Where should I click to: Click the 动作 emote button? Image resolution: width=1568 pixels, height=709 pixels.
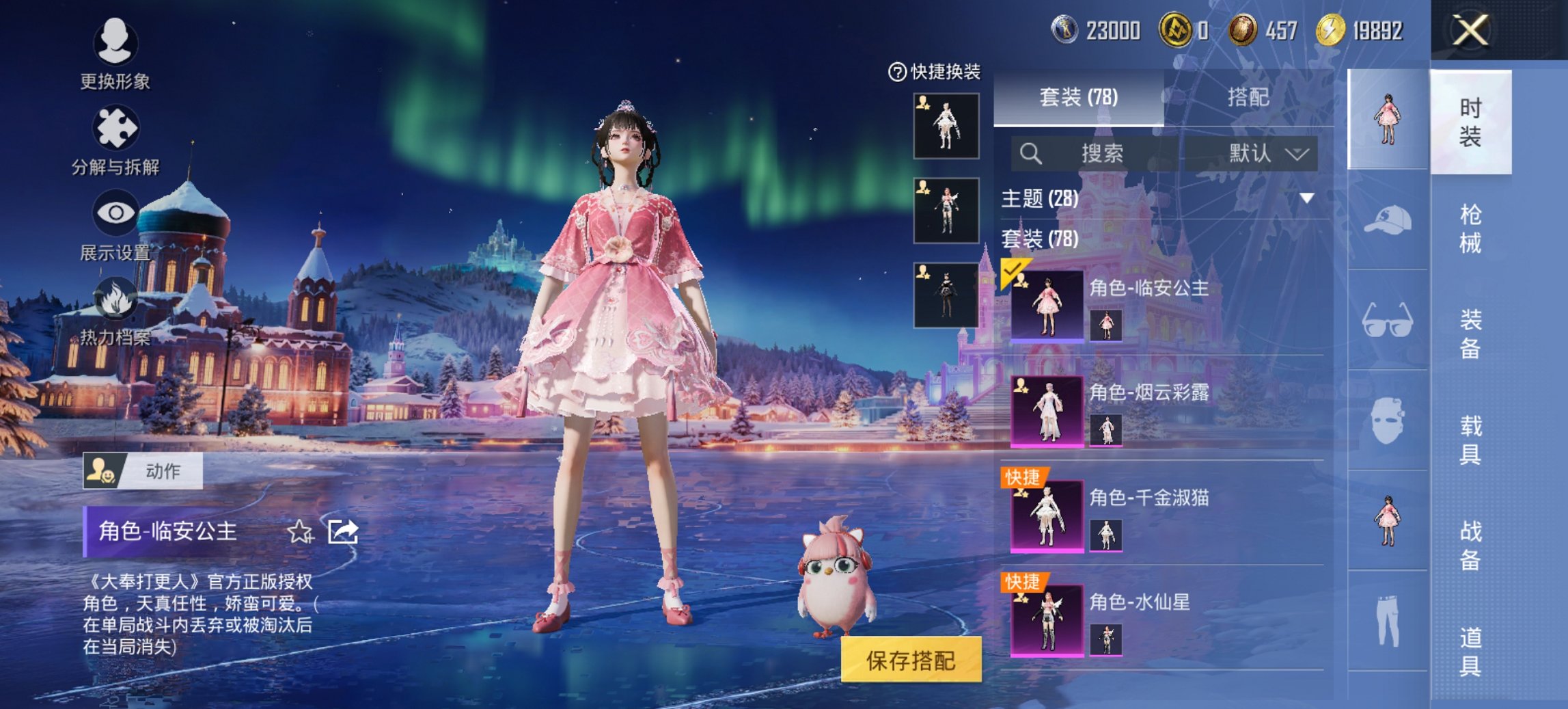point(143,470)
